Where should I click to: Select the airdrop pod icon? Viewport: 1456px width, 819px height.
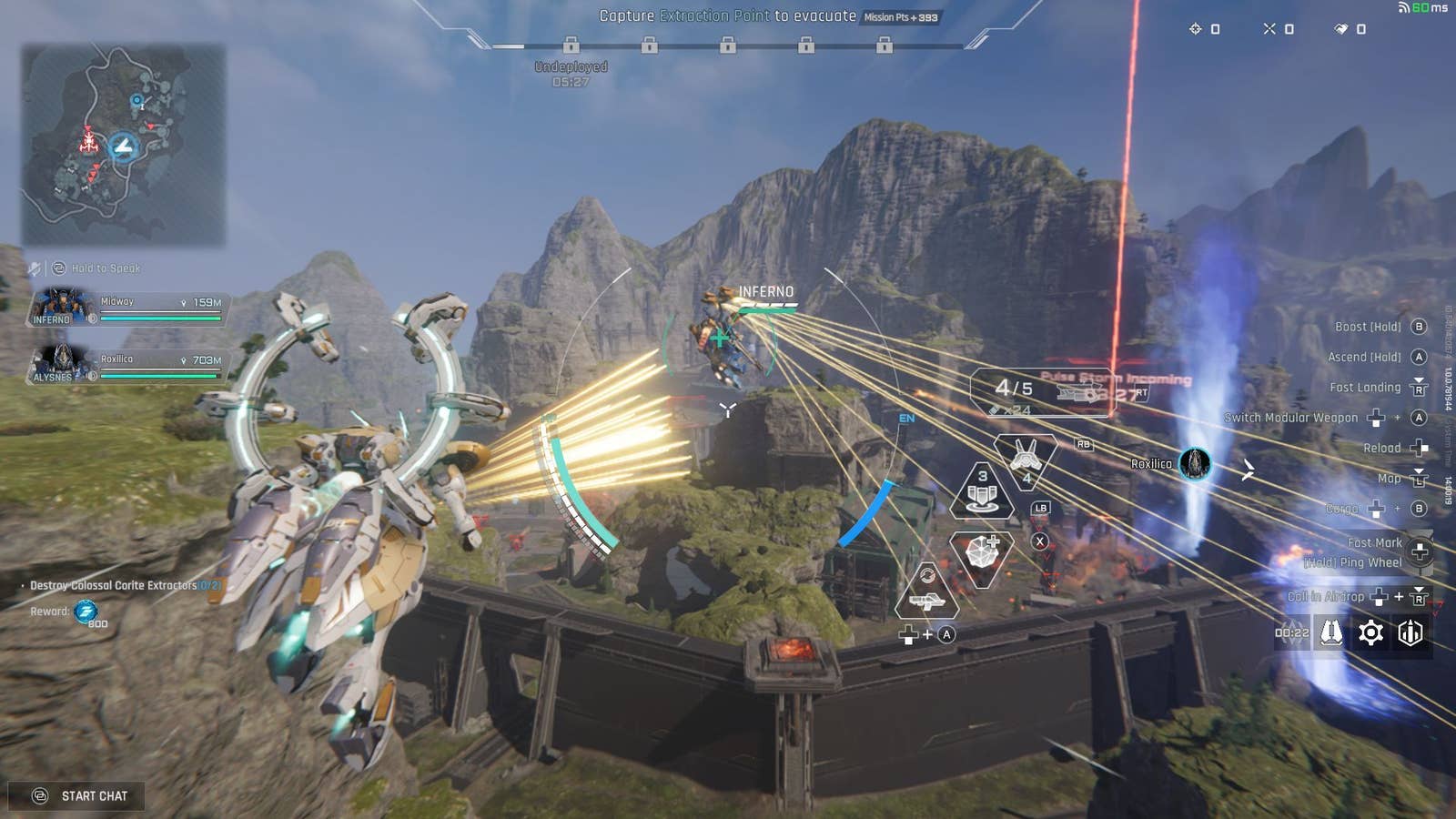1331,632
